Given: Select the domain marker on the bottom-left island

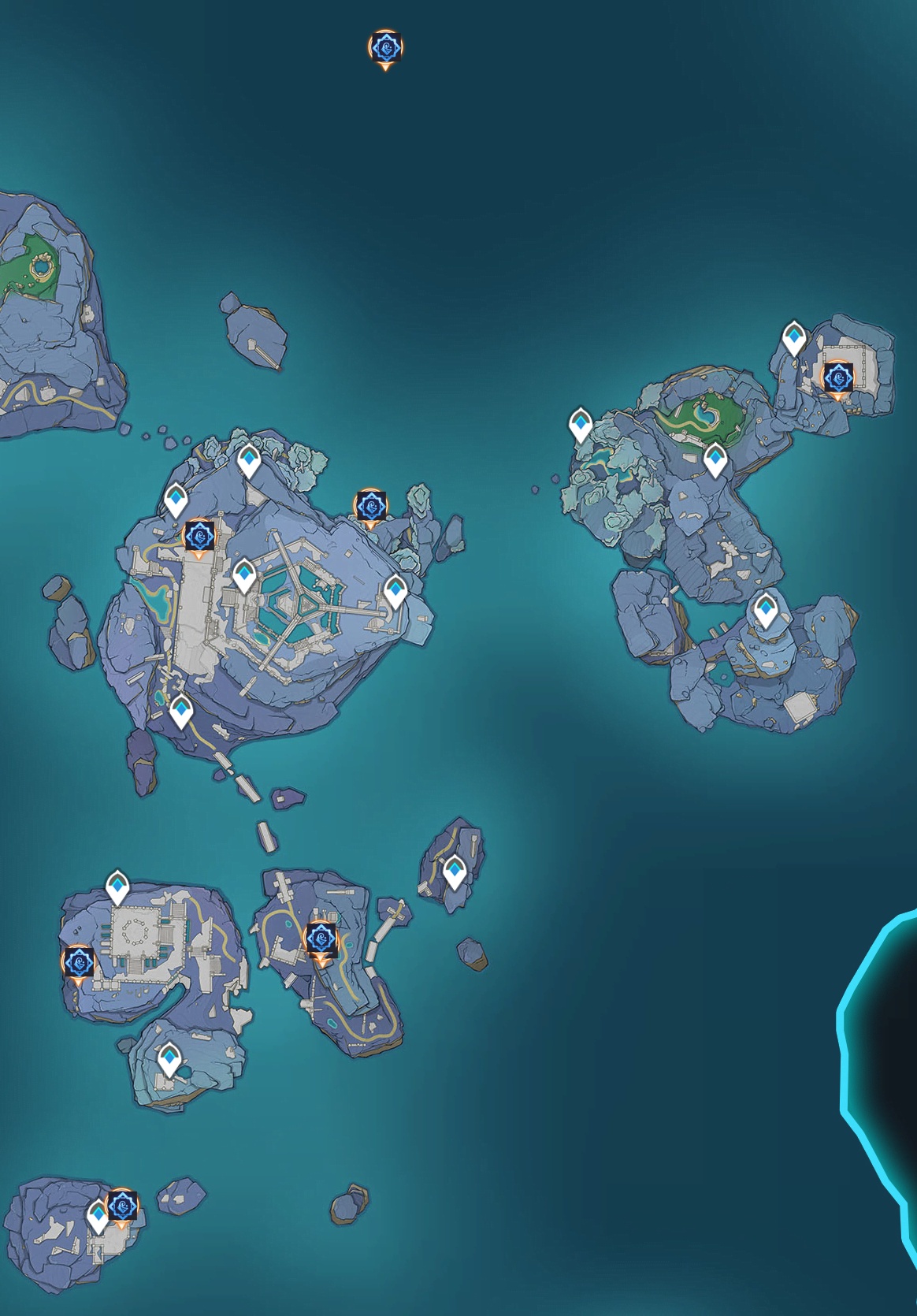Looking at the screenshot, I should tap(122, 1206).
